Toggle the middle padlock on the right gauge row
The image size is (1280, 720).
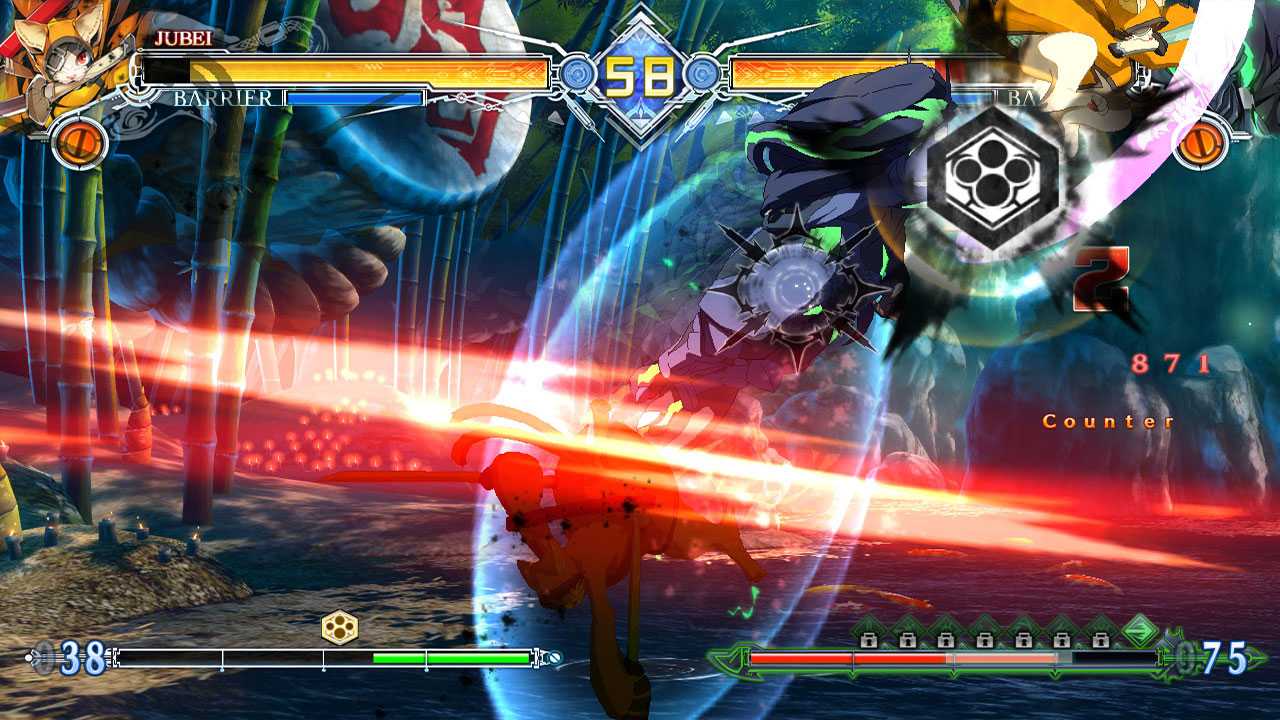[985, 640]
